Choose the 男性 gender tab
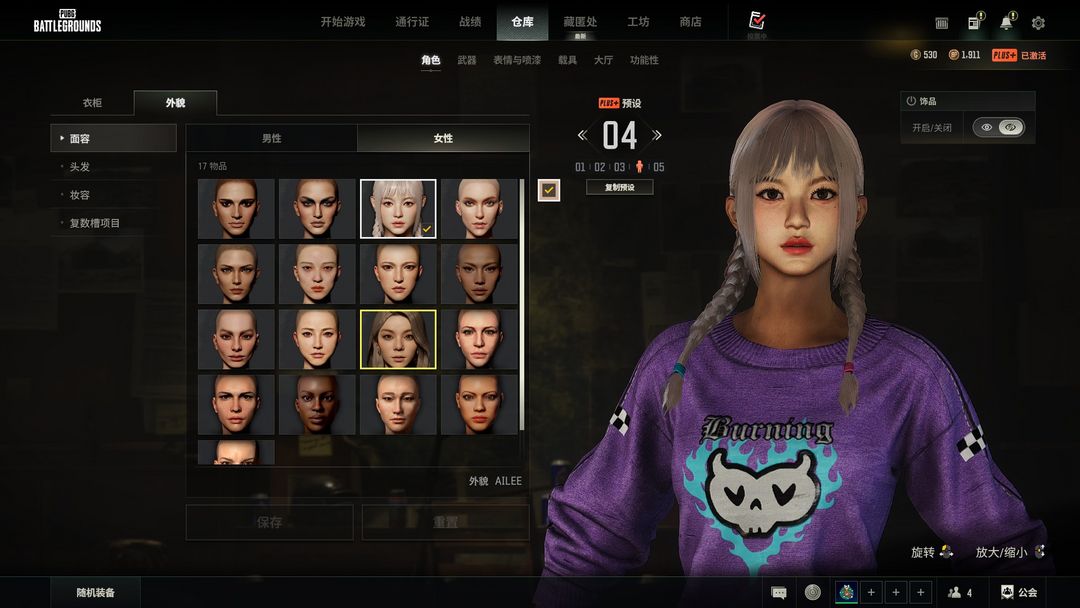This screenshot has width=1080, height=608. click(x=271, y=138)
